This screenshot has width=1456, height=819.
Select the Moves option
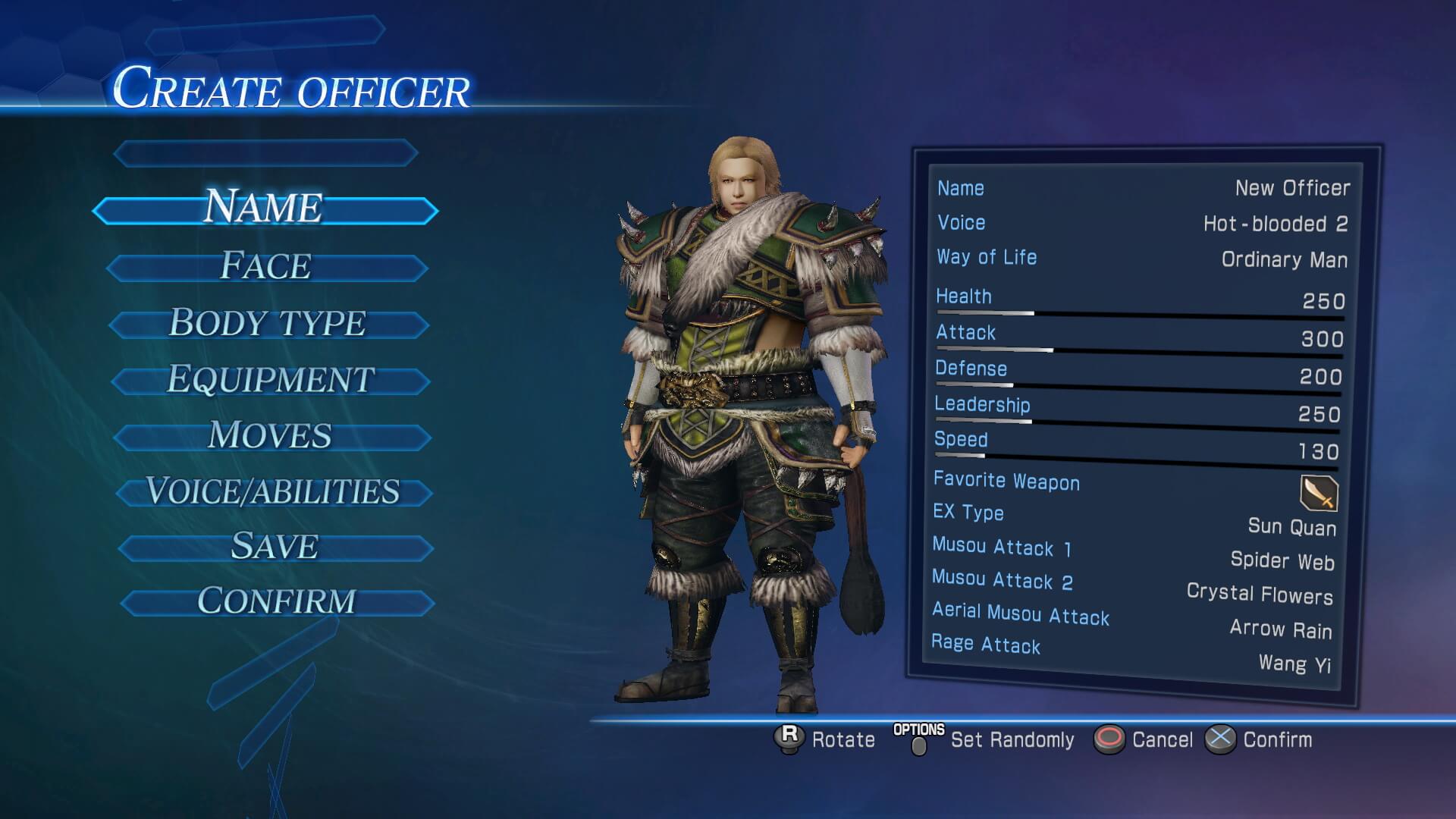(271, 436)
